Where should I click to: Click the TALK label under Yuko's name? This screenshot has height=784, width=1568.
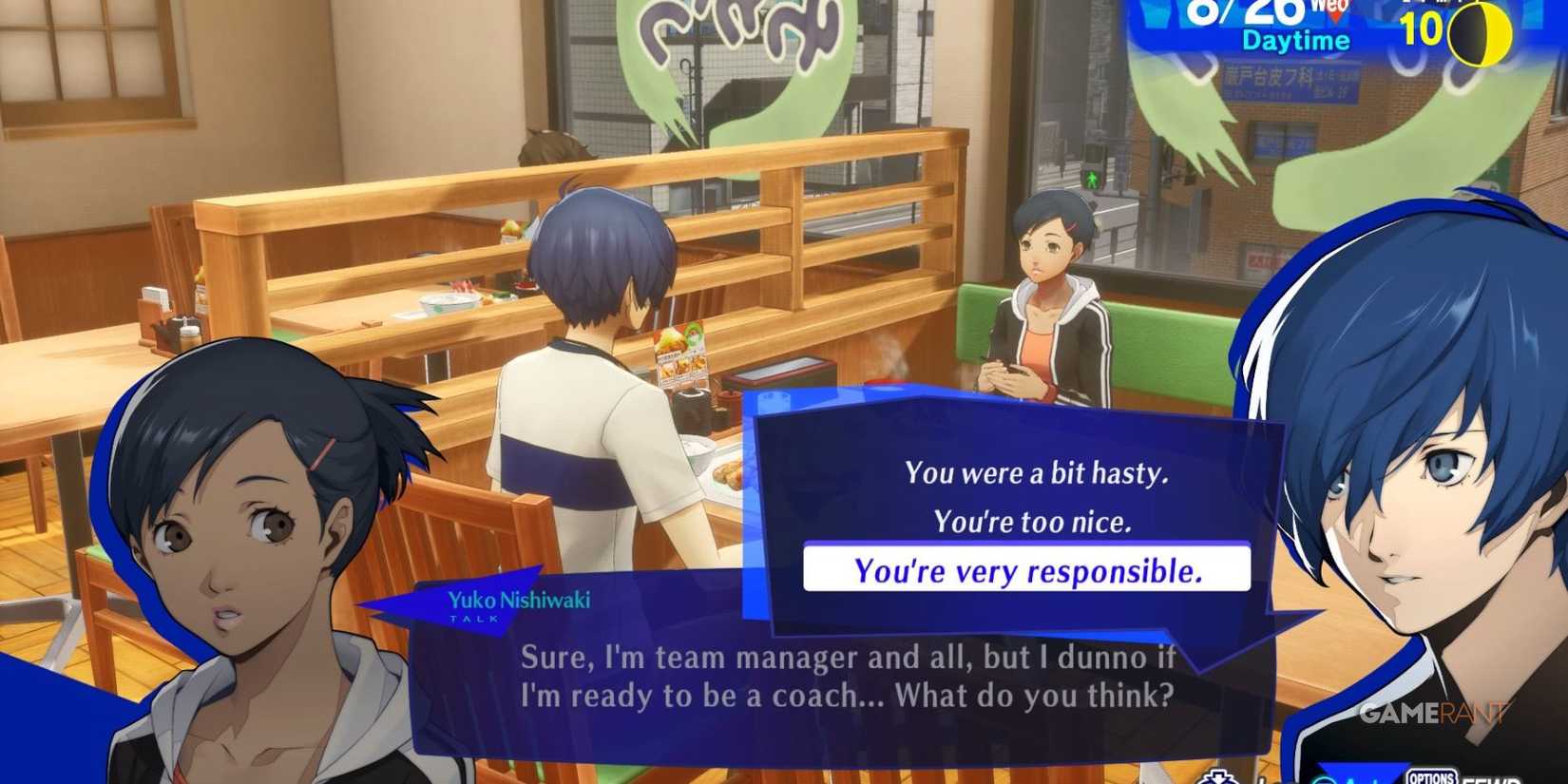pos(474,618)
